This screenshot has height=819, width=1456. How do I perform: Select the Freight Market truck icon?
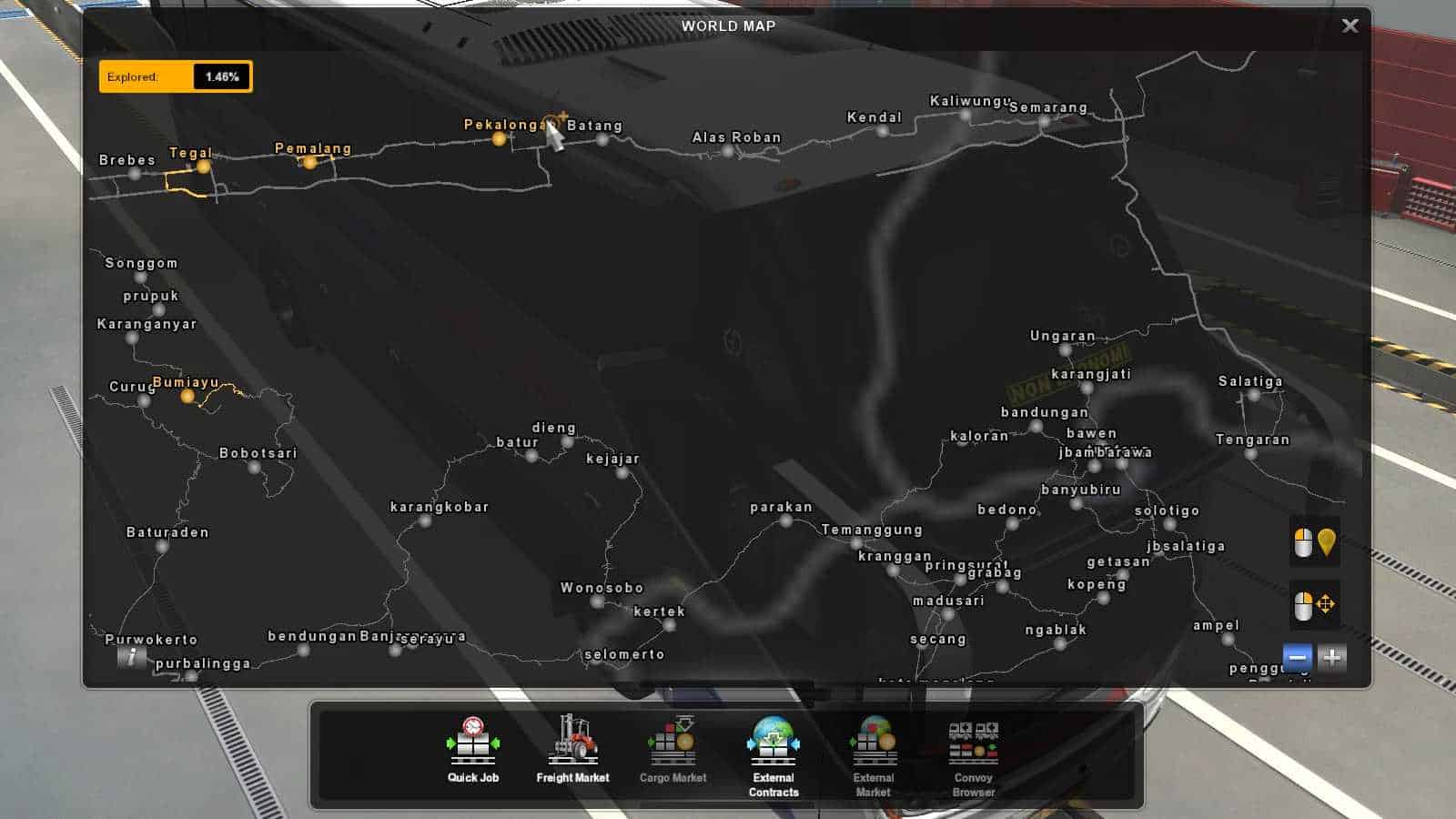click(572, 742)
